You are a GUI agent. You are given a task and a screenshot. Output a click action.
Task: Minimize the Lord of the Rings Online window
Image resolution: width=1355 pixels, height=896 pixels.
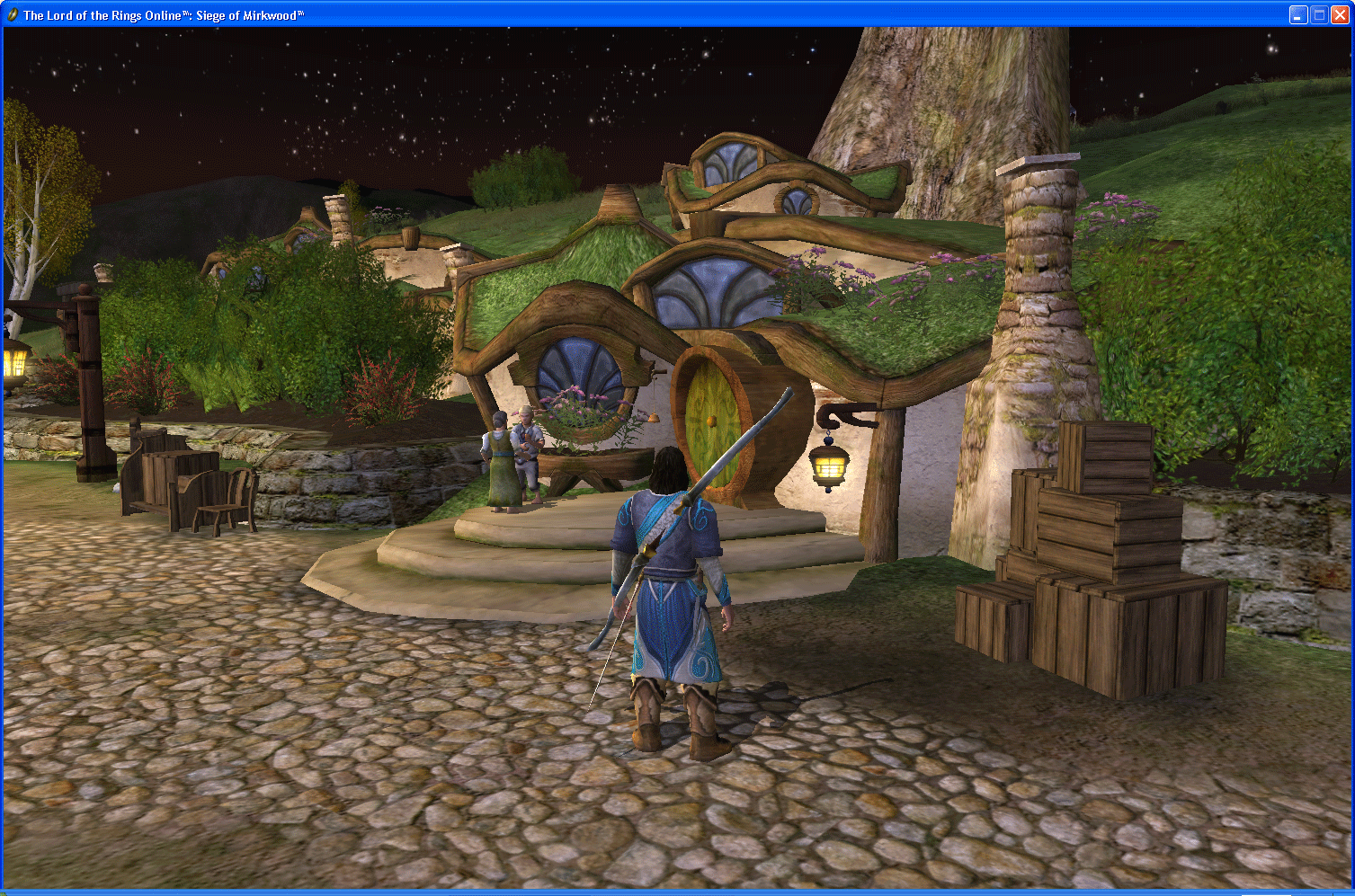(1297, 14)
